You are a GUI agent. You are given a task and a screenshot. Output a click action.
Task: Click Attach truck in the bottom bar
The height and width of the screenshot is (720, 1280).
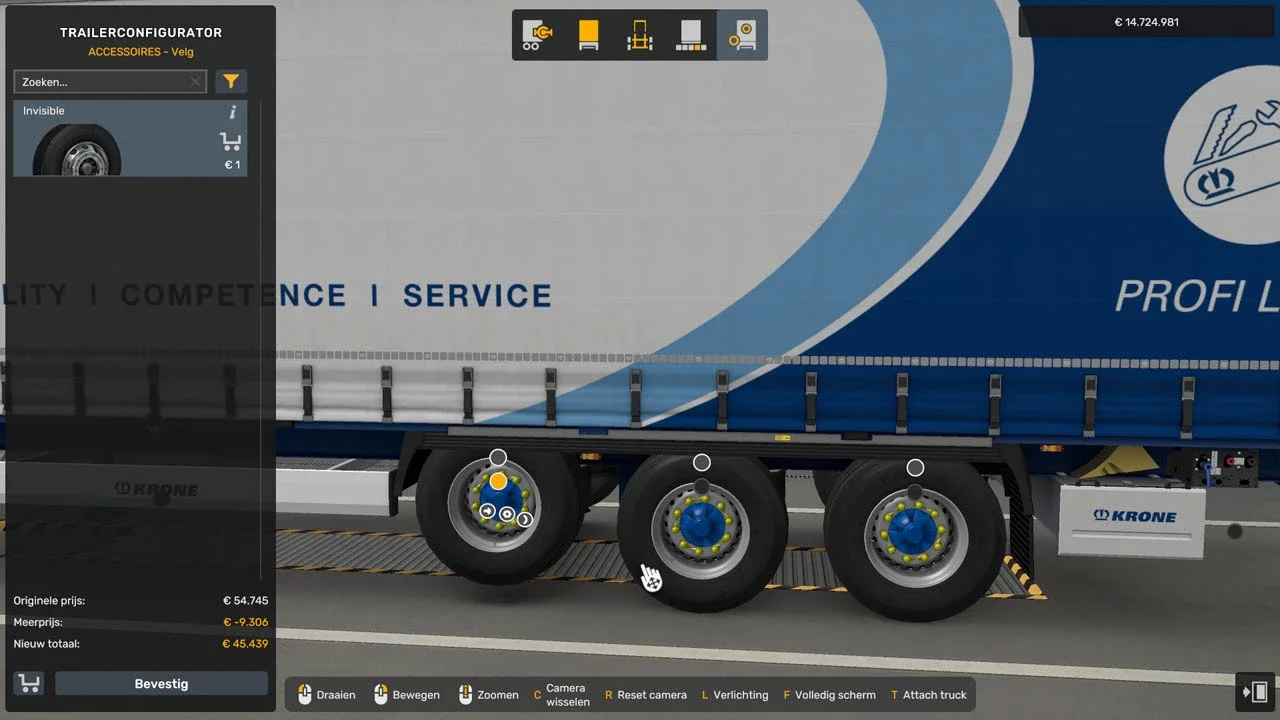[x=929, y=694]
